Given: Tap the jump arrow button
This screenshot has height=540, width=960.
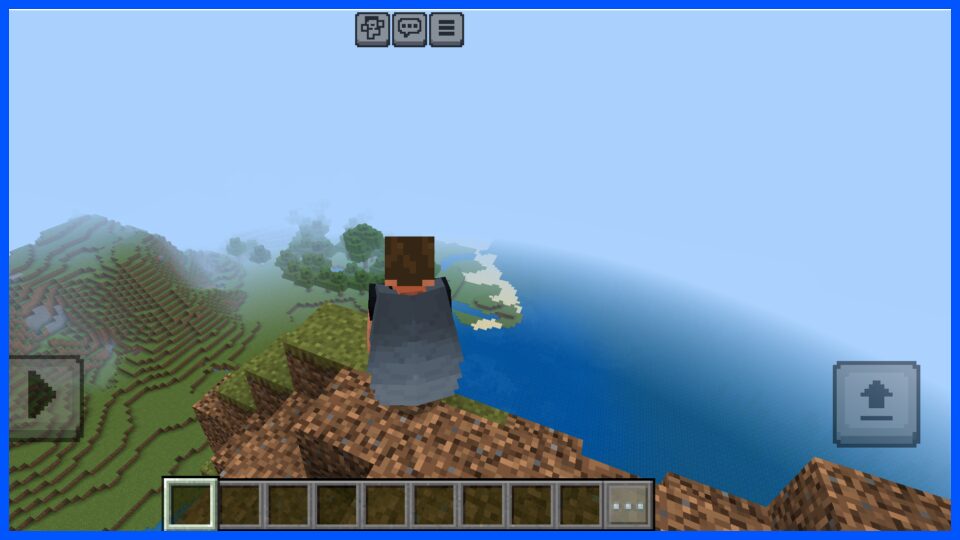Looking at the screenshot, I should point(876,403).
